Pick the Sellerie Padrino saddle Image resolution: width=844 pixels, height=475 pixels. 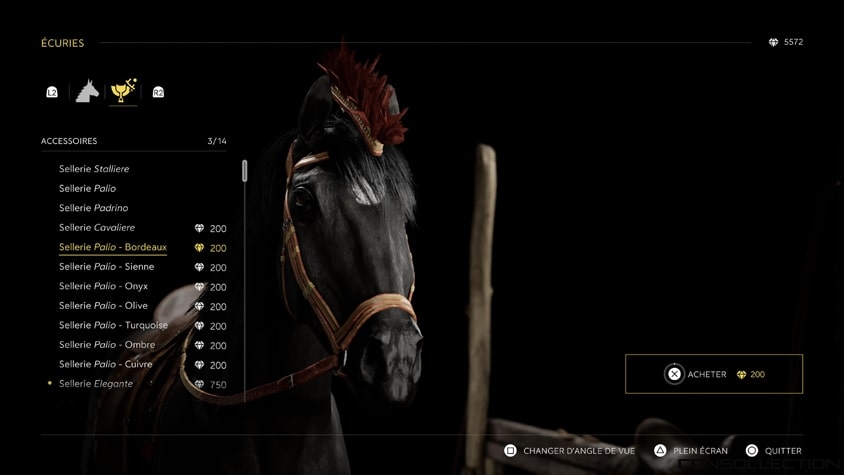93,208
